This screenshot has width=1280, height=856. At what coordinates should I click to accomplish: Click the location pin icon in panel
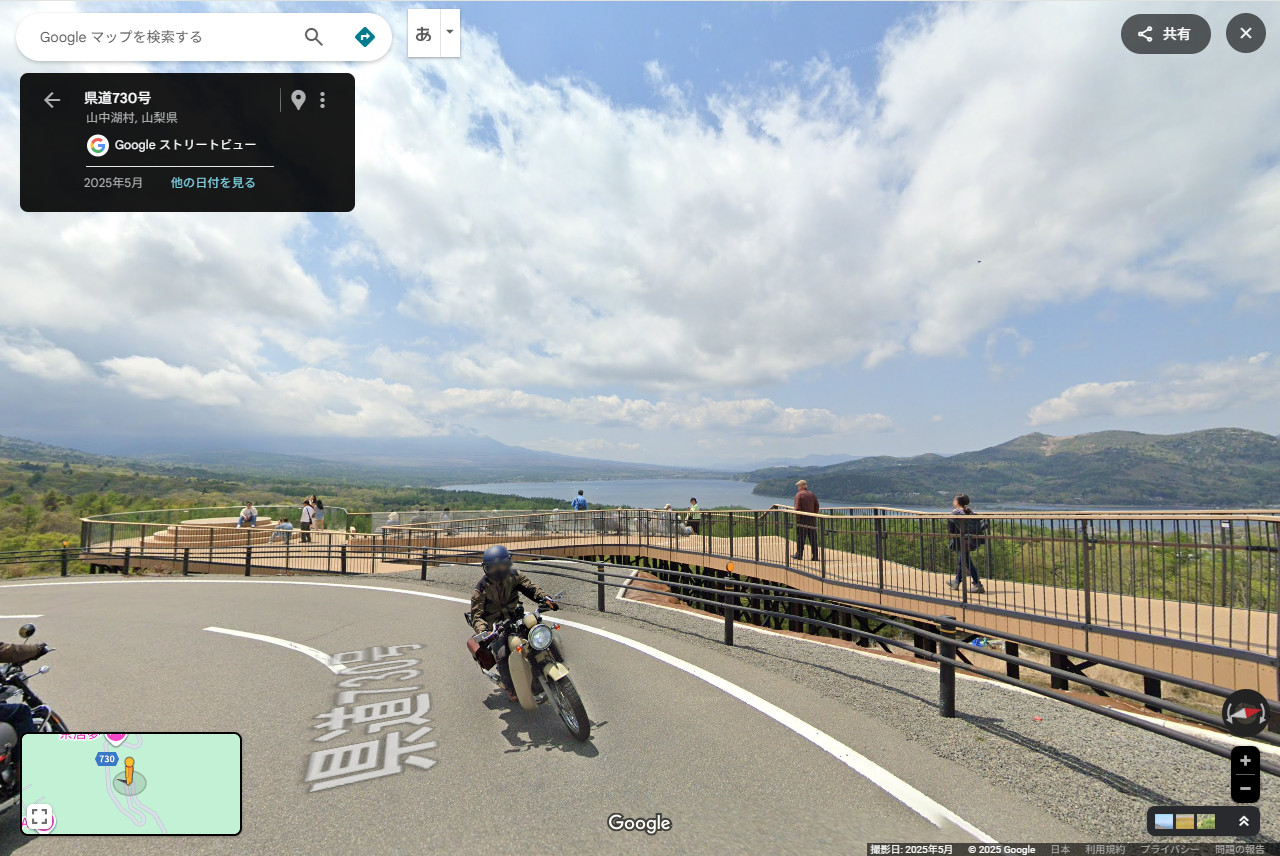pos(298,100)
